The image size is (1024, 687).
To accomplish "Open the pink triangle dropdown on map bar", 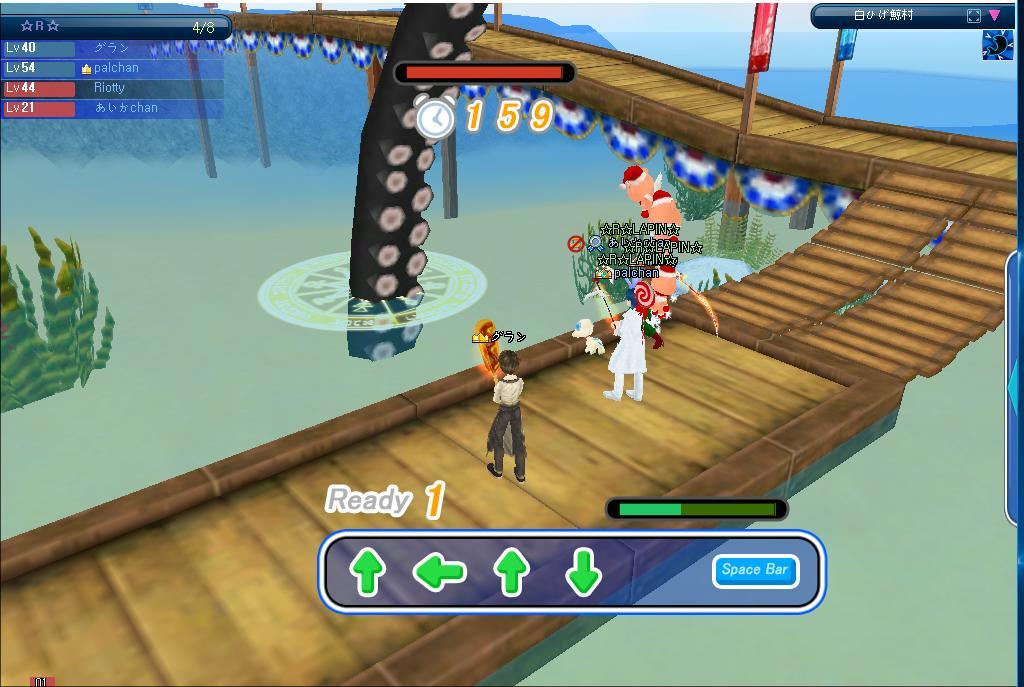I will (995, 15).
